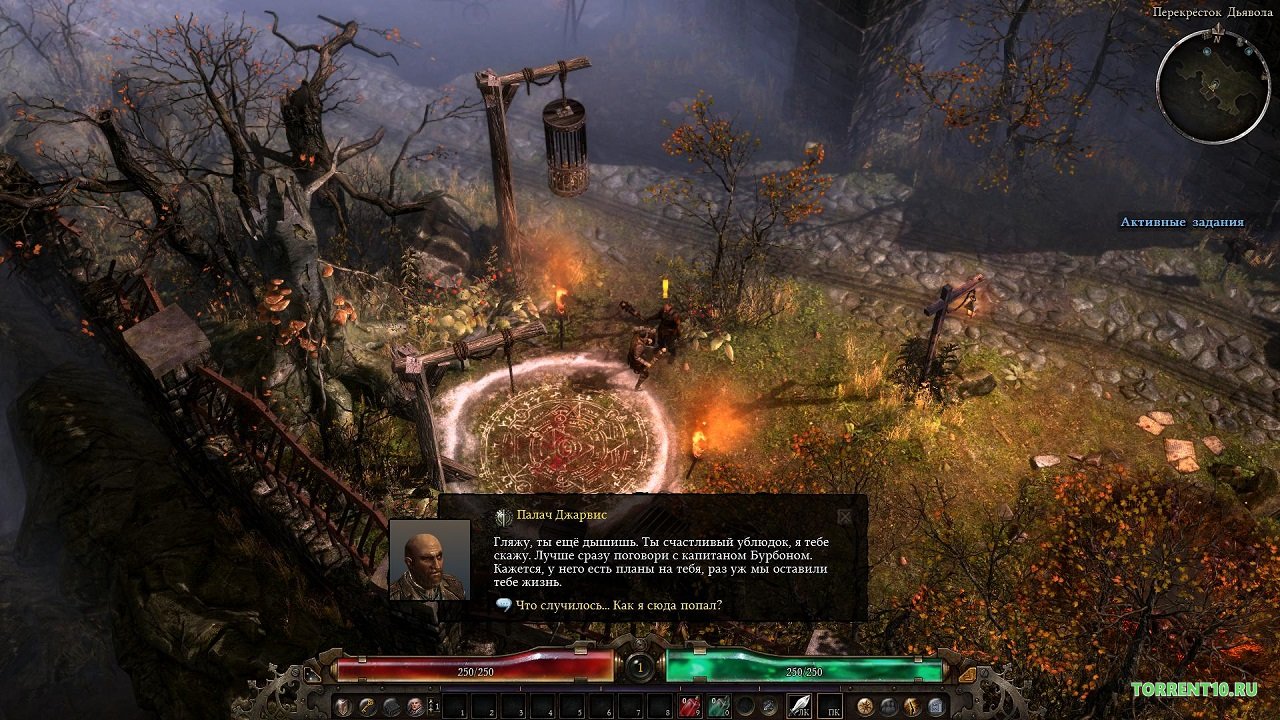Switch hotbar set with the small arrows
1280x720 pixels.
coord(433,707)
